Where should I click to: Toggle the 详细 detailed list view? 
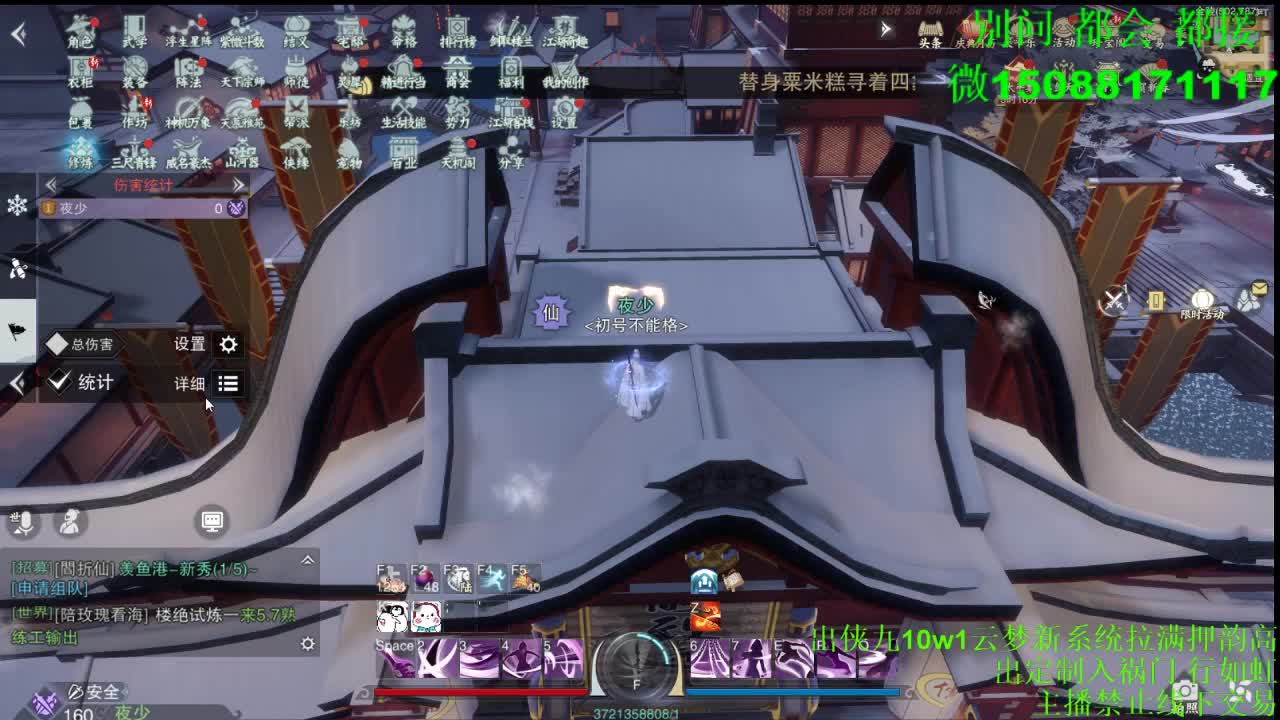coord(229,382)
